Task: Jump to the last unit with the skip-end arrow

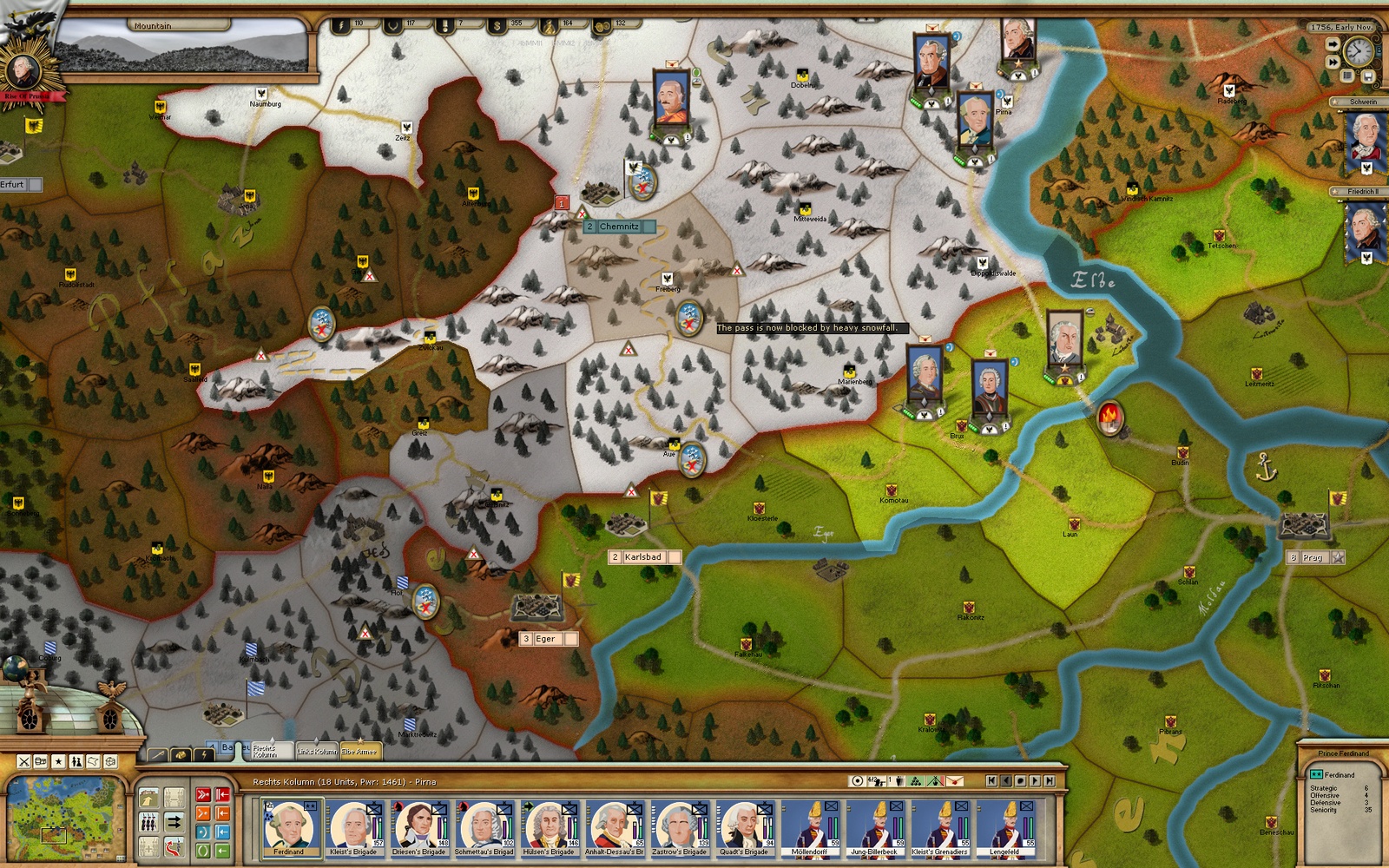Action: (x=1050, y=781)
